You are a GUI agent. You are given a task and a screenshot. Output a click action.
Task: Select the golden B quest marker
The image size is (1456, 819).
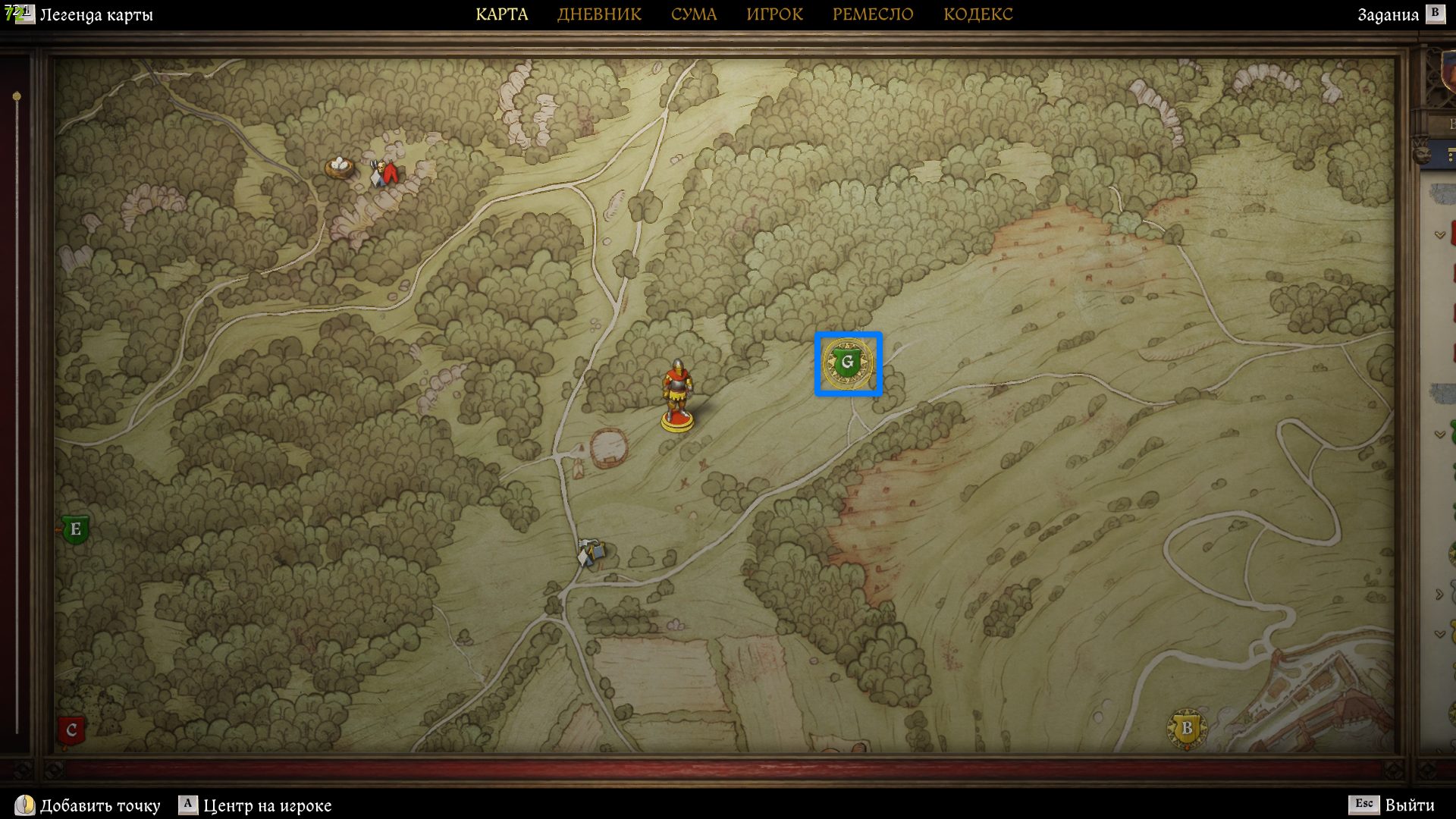1187,729
